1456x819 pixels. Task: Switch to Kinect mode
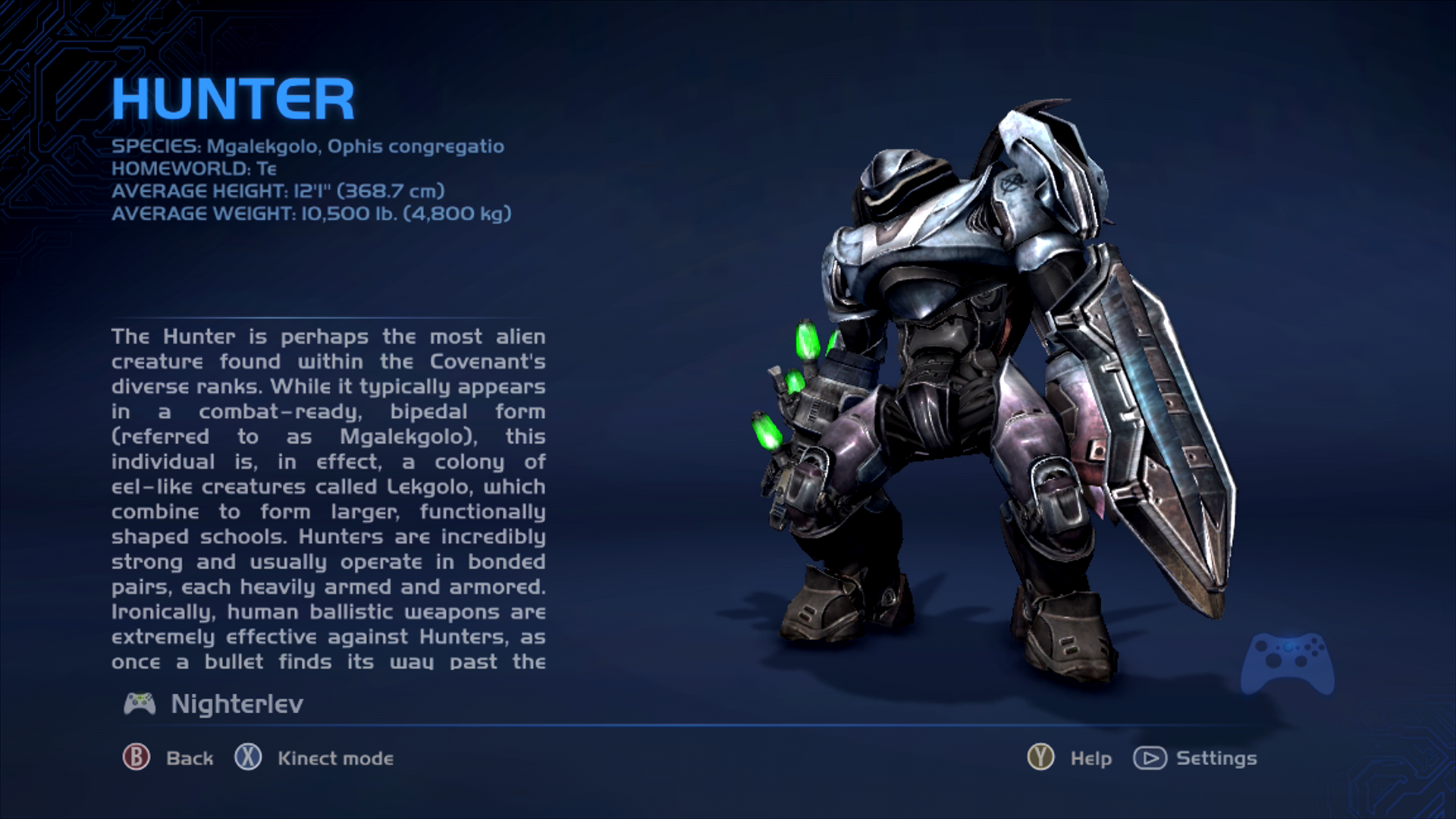pos(334,758)
